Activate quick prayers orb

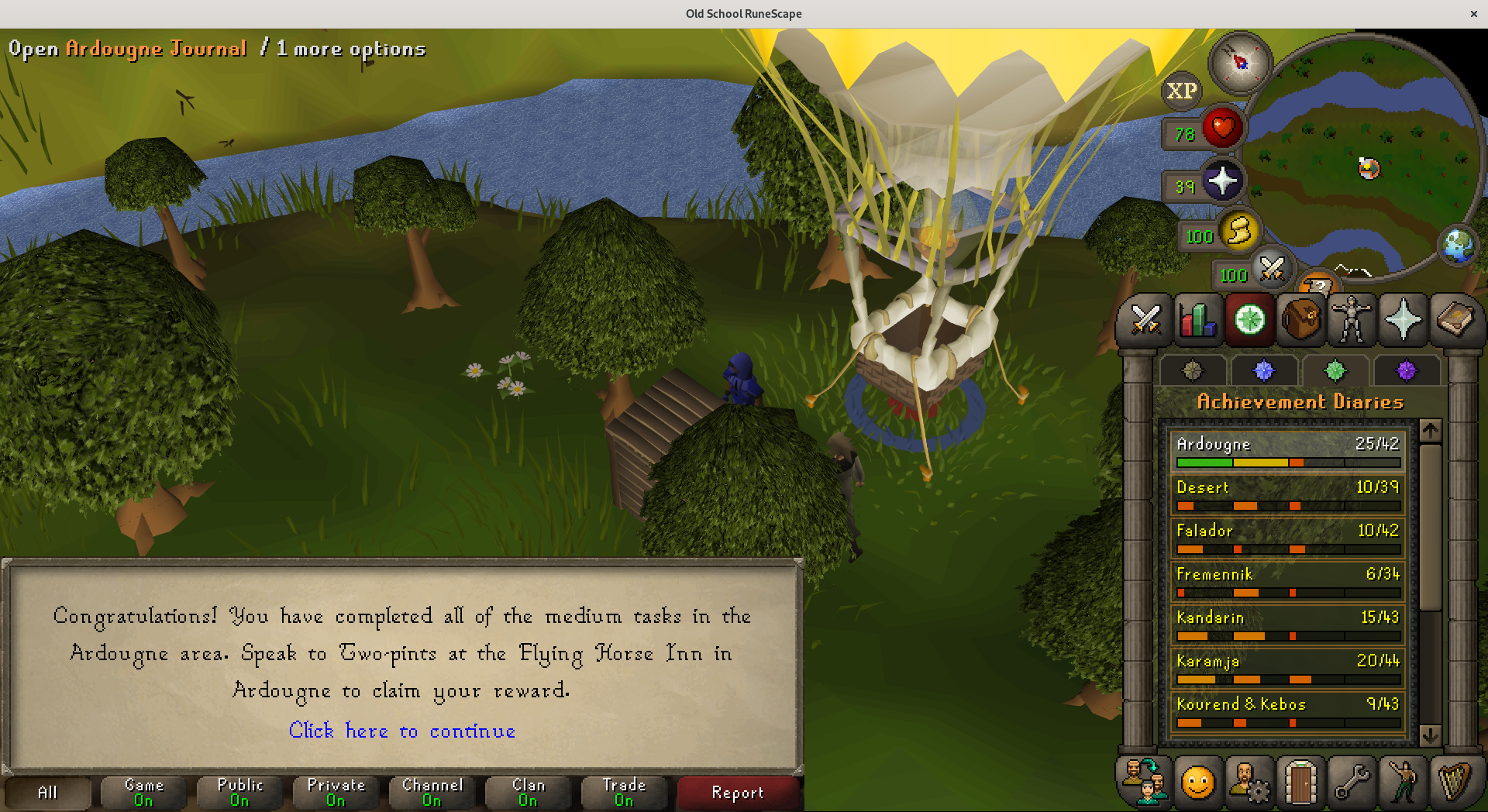(x=1222, y=181)
